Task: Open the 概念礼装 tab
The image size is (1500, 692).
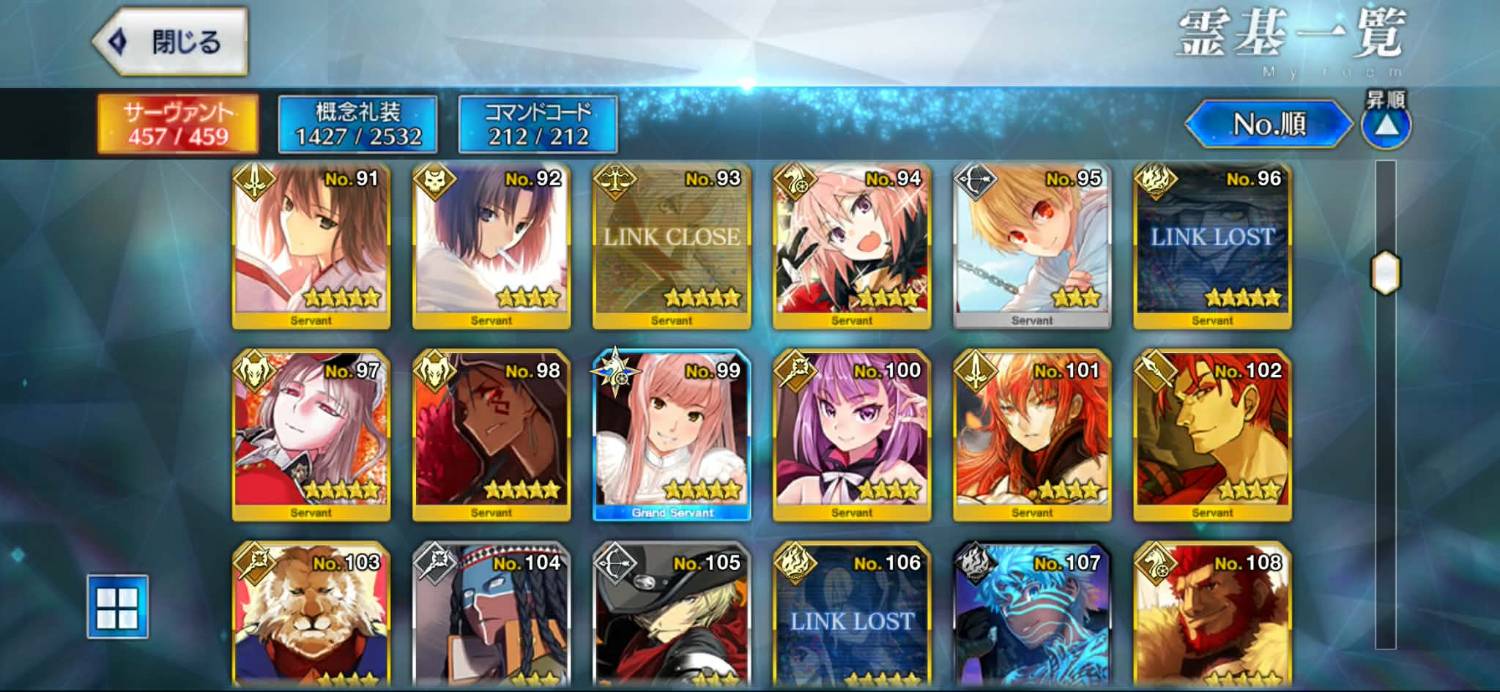Action: [x=357, y=124]
